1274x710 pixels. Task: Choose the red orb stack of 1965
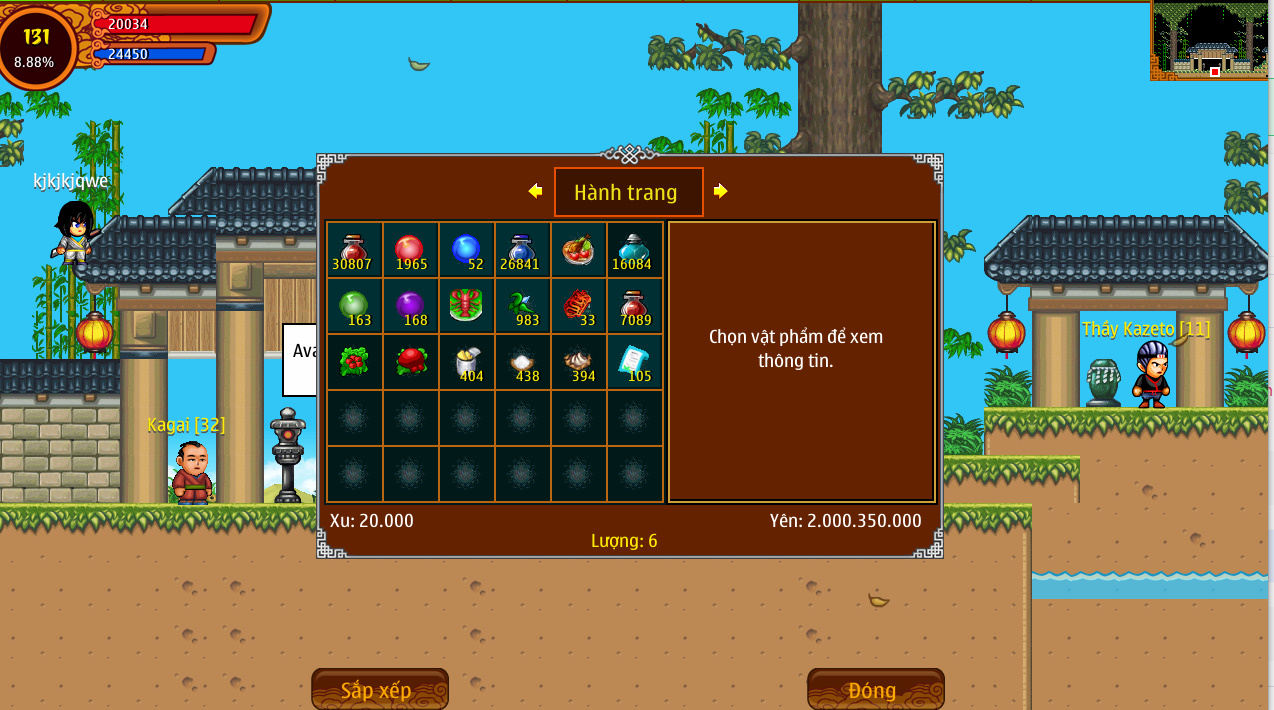410,250
